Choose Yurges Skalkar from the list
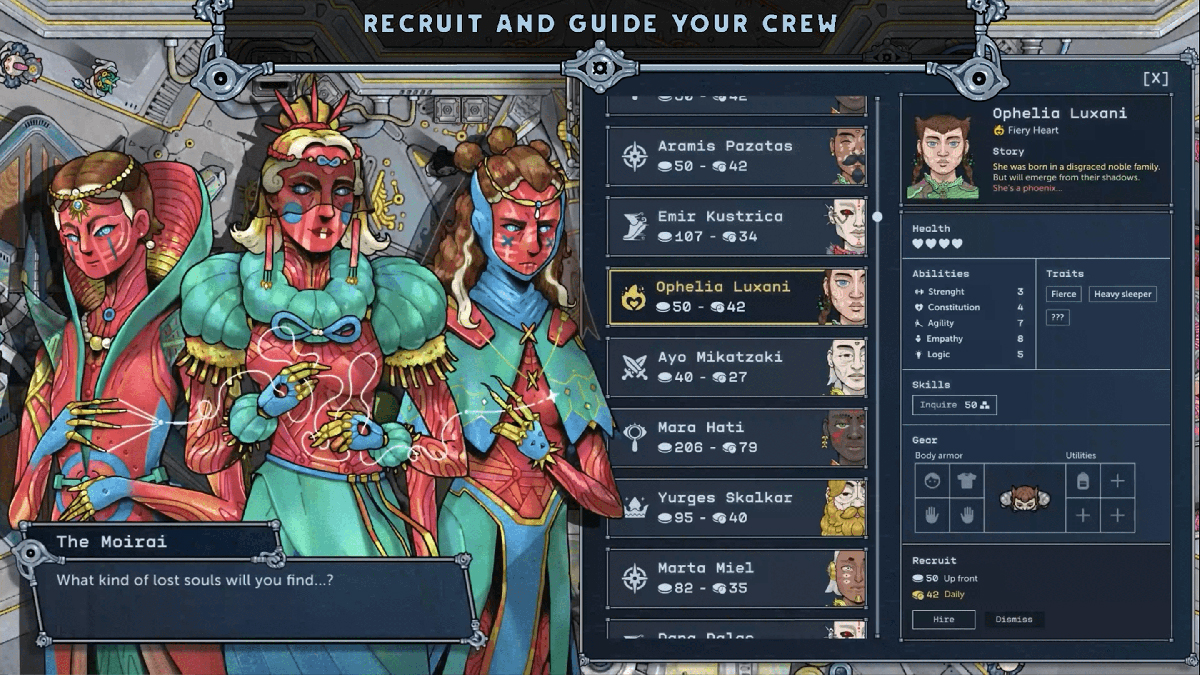1200x675 pixels. (736, 507)
